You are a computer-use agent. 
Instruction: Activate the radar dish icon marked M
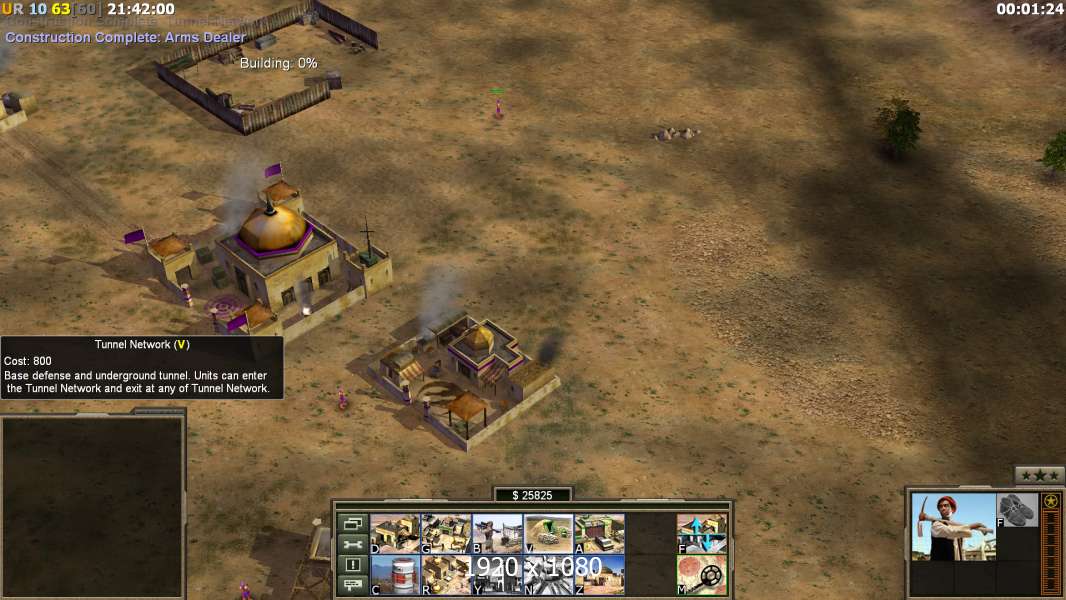point(702,575)
